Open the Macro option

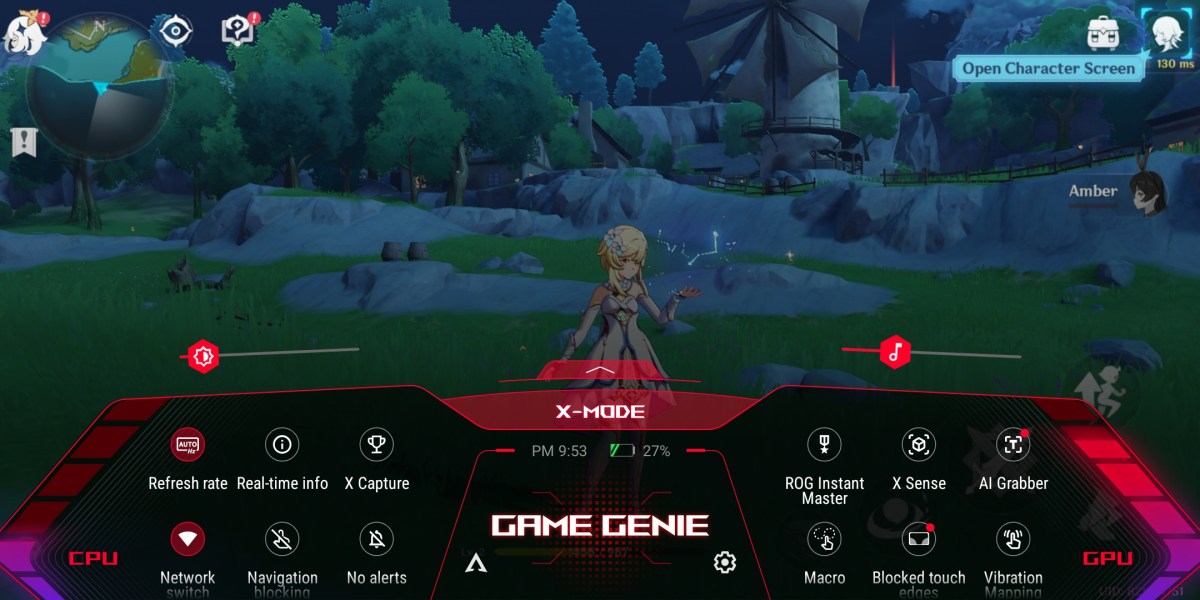click(824, 539)
